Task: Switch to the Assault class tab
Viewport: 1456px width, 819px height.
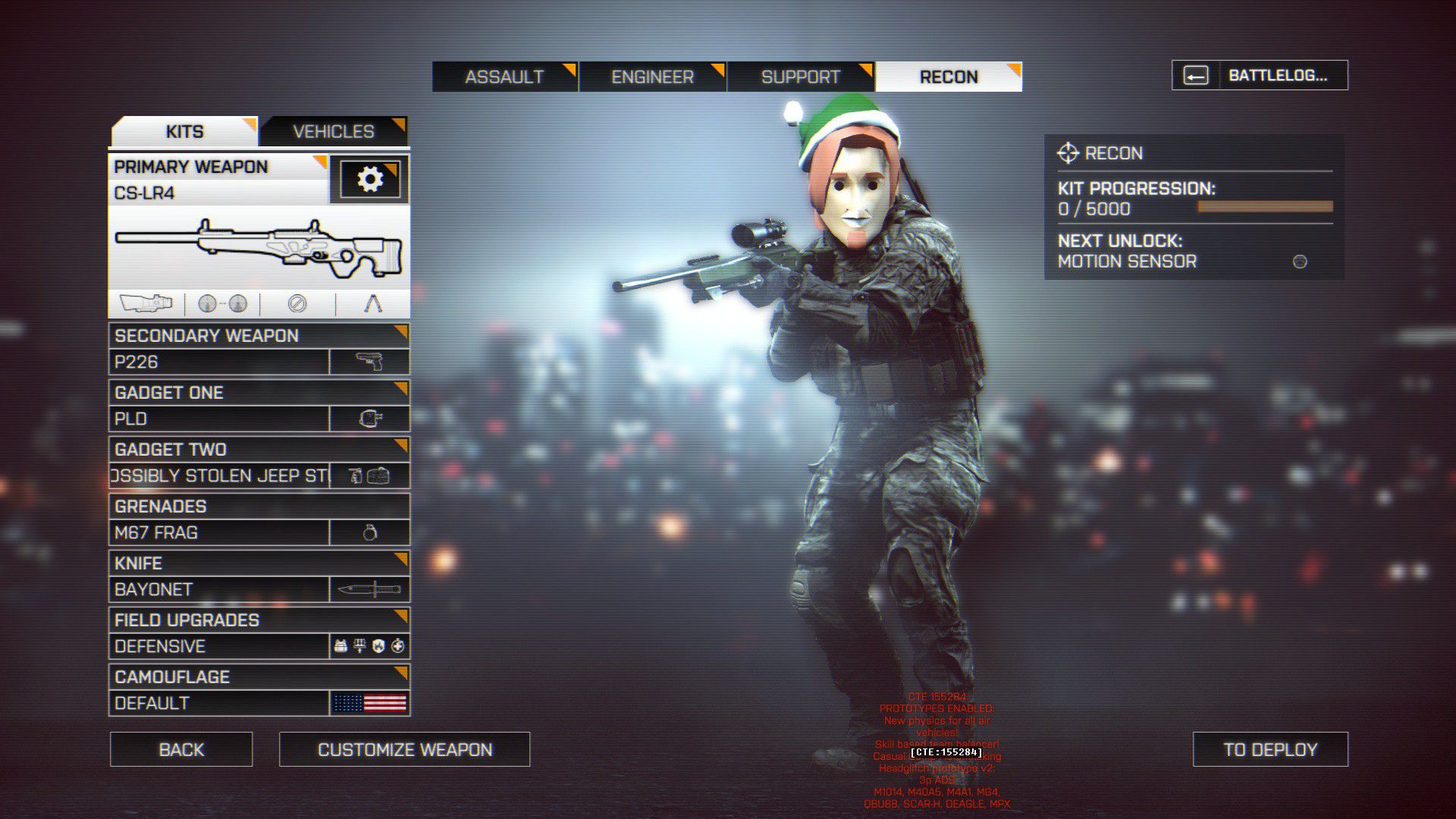Action: 504,77
